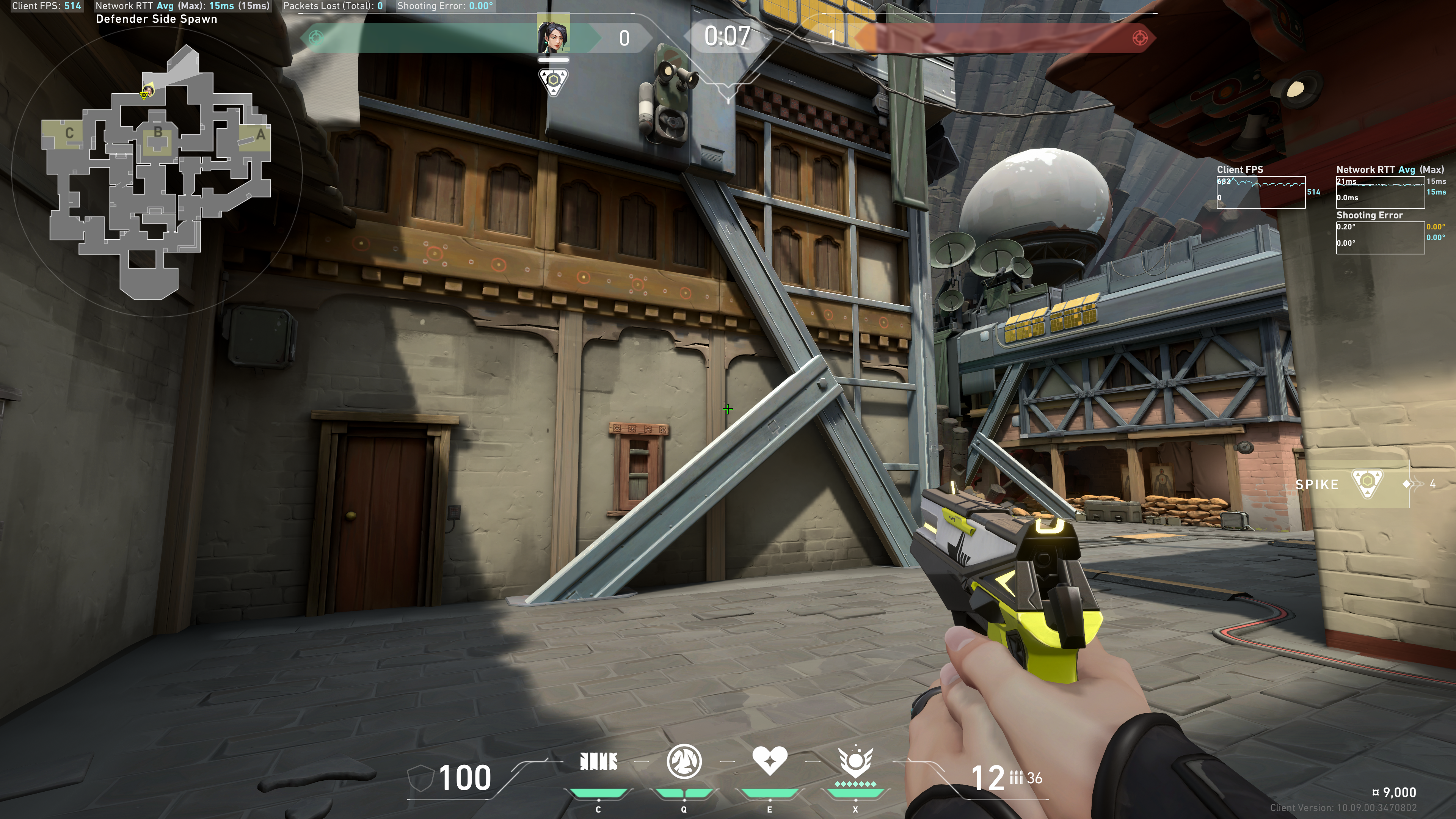Click the Client FPS performance graph
The image size is (1456, 819).
pos(1260,192)
